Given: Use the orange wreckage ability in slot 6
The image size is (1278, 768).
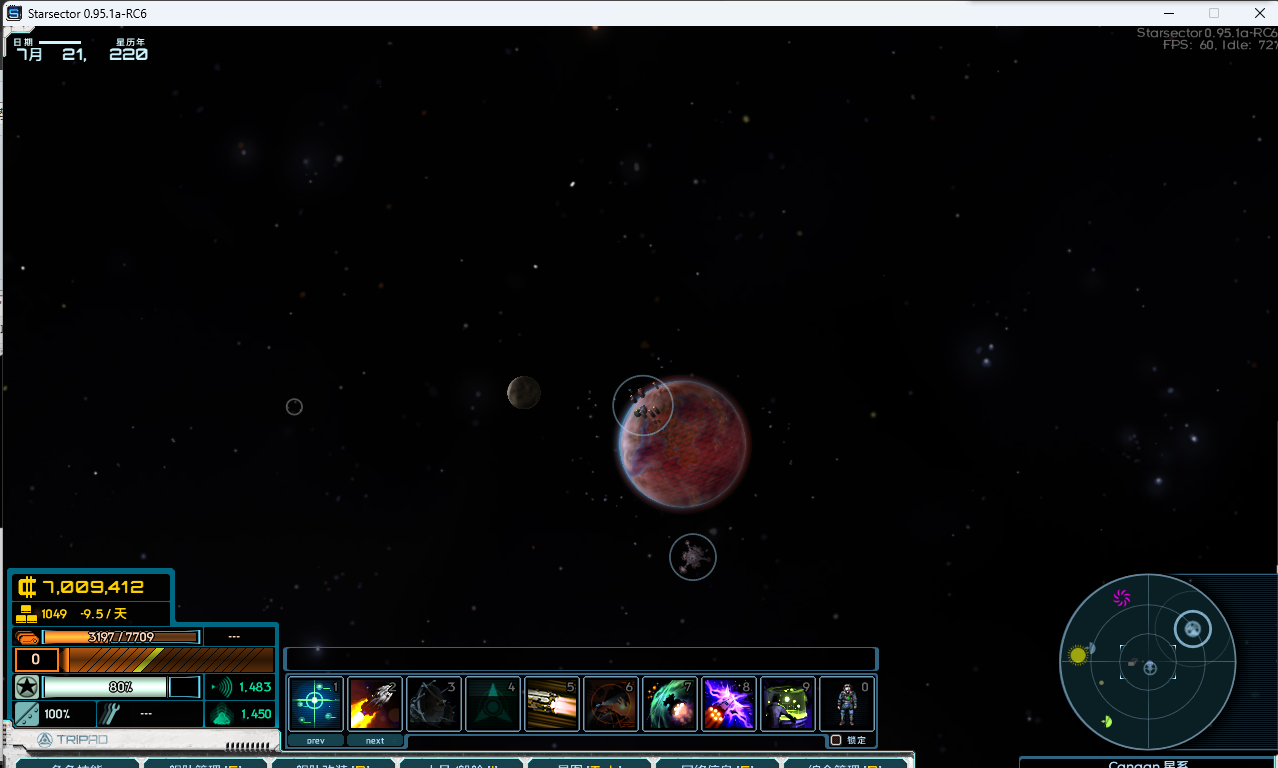Looking at the screenshot, I should 611,704.
